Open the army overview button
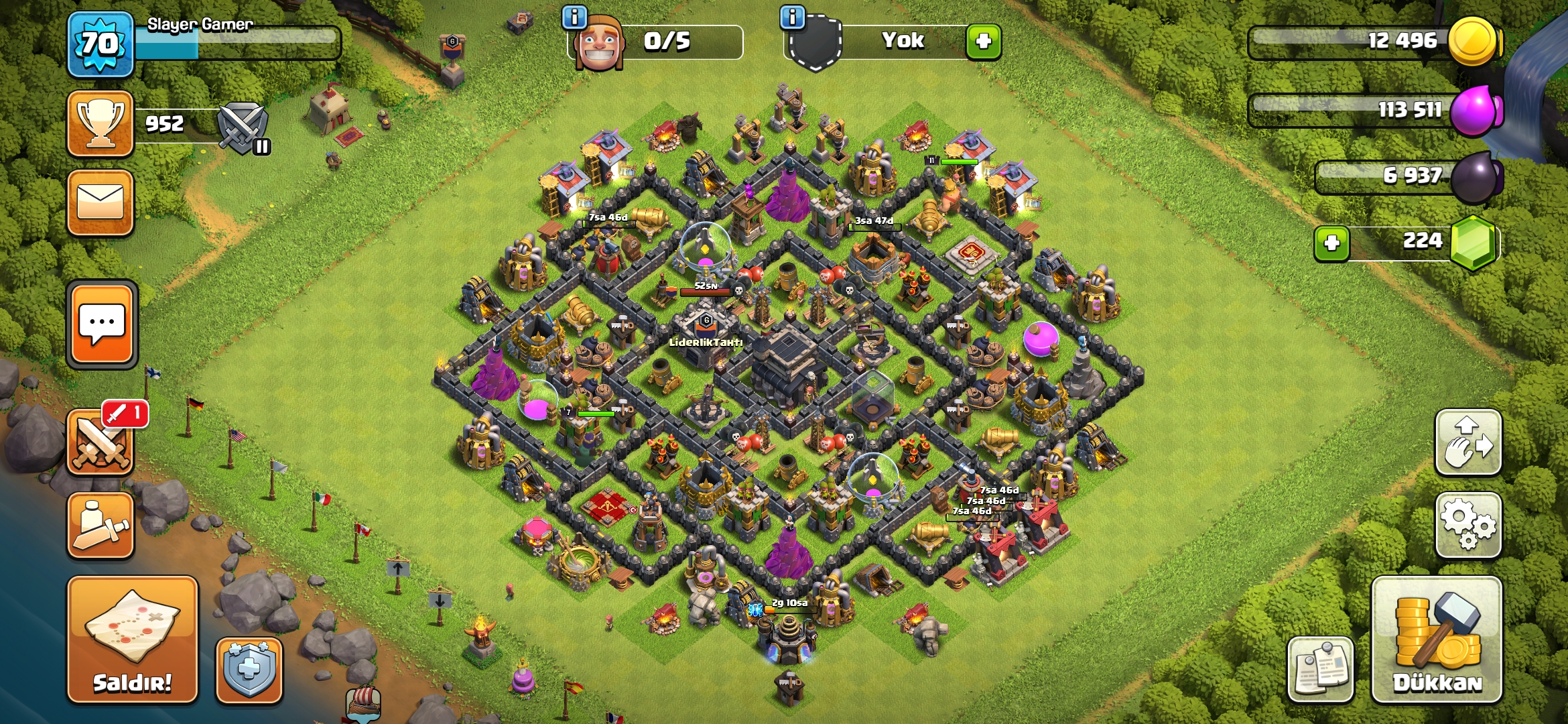This screenshot has width=1568, height=724. (101, 526)
